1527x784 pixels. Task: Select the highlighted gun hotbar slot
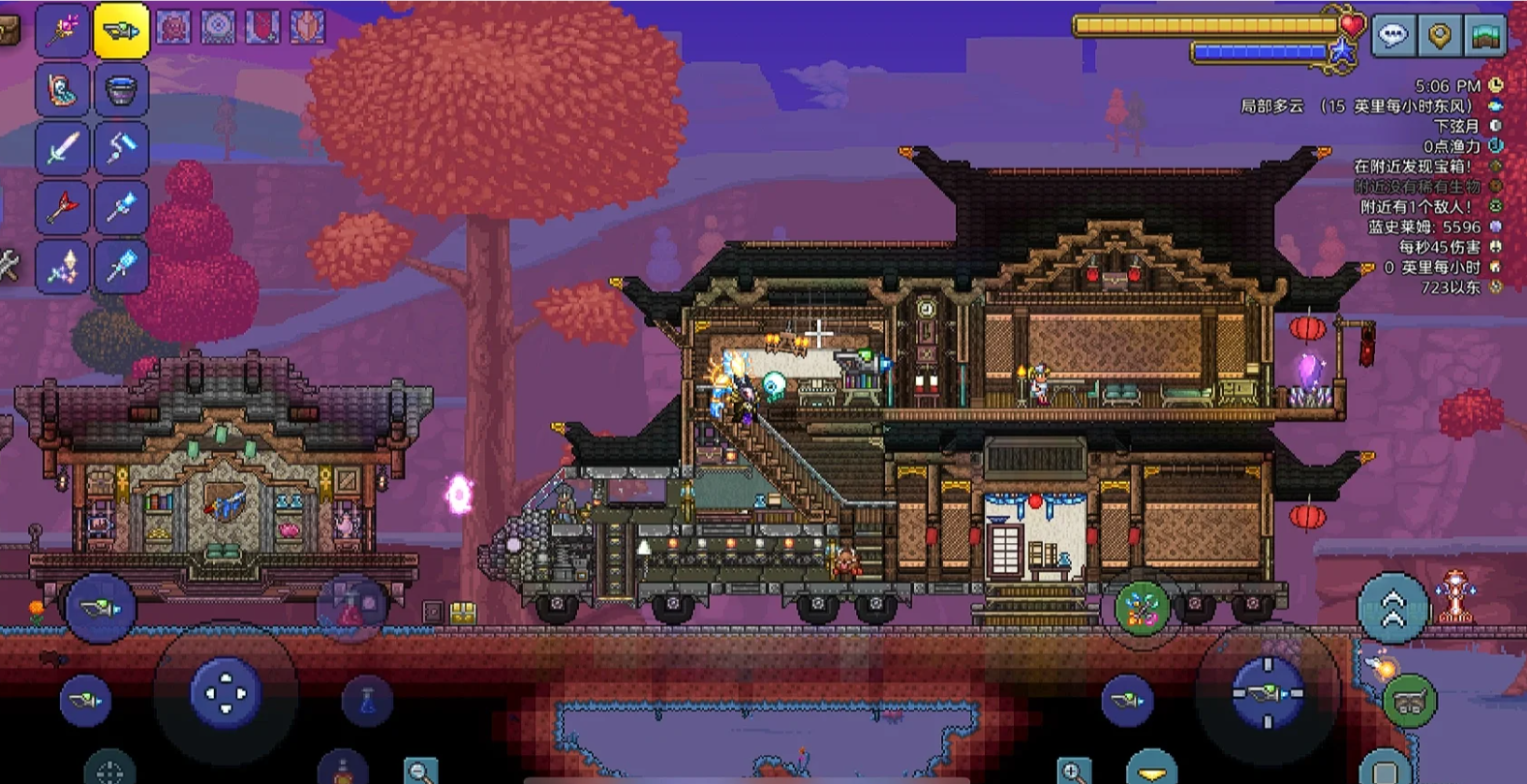pyautogui.click(x=121, y=31)
